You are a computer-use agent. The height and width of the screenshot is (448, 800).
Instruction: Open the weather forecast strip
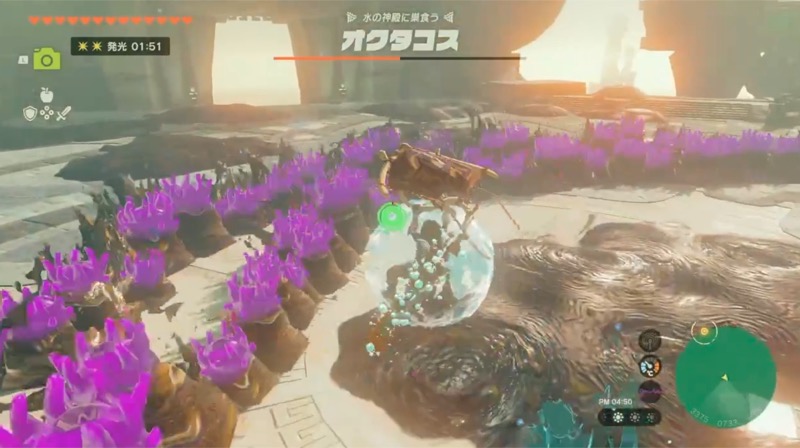[x=629, y=416]
